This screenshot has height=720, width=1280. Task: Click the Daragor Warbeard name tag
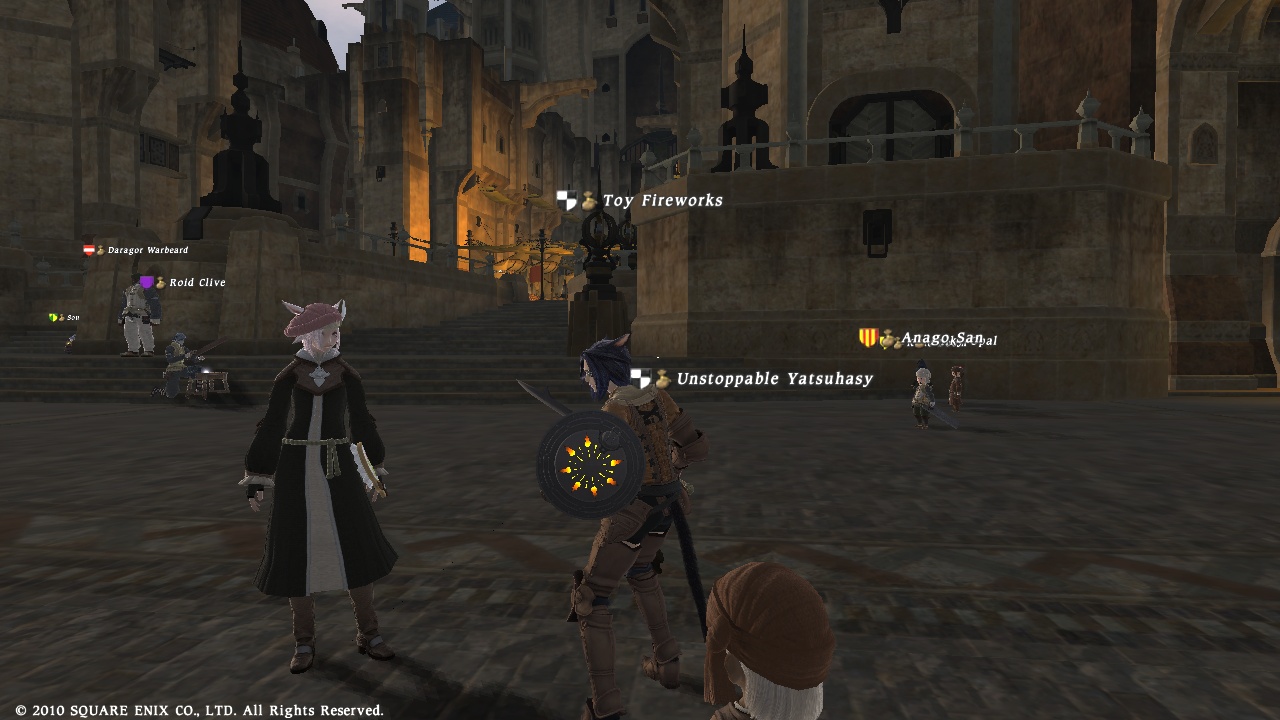[147, 250]
